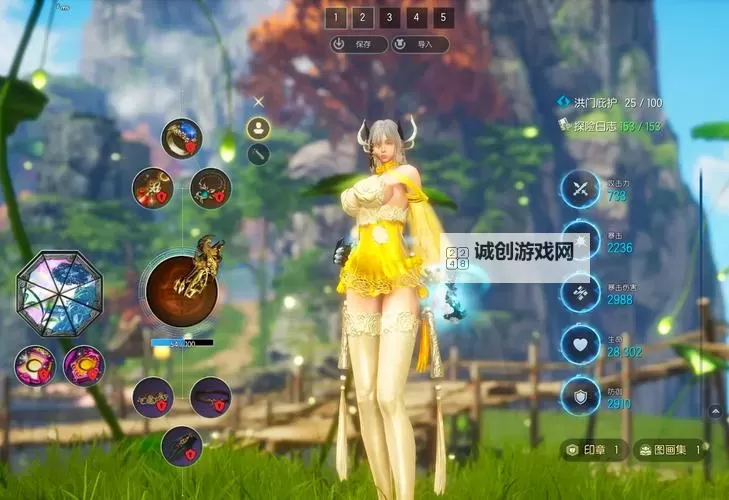Viewport: 729px width, 500px height.
Task: Open the octagonal stained-glass gem panel
Action: pyautogui.click(x=59, y=292)
